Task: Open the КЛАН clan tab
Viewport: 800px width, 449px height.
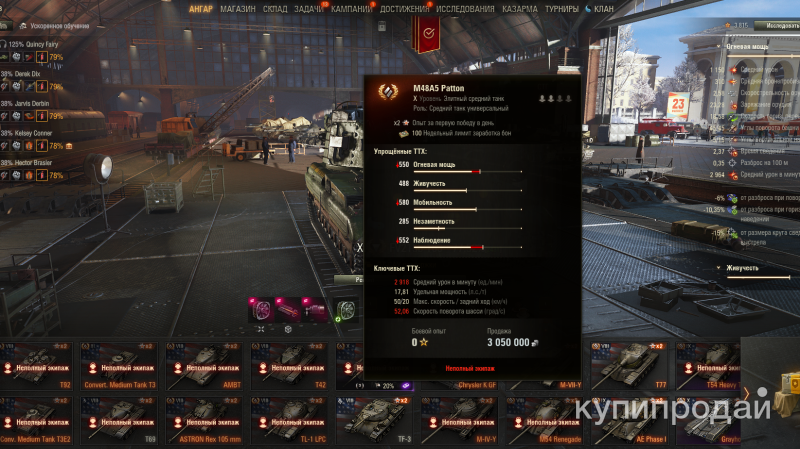Action: click(x=603, y=8)
